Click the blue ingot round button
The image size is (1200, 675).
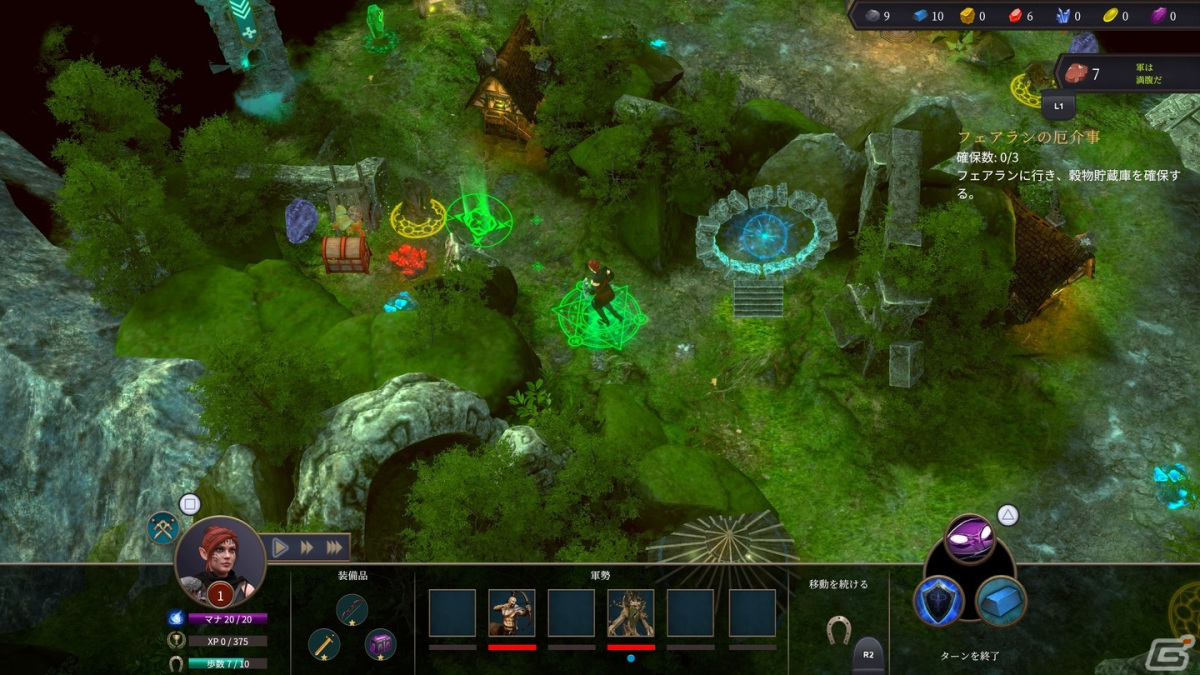(x=1001, y=601)
